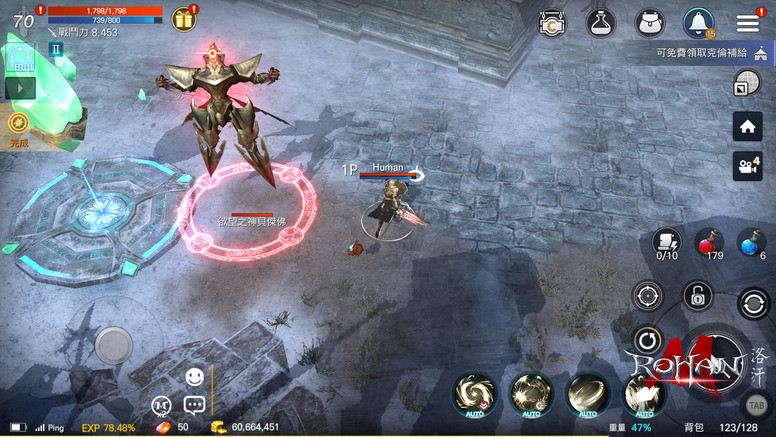Screen dimensions: 776x437
Task: Use the red health potion
Action: (709, 242)
